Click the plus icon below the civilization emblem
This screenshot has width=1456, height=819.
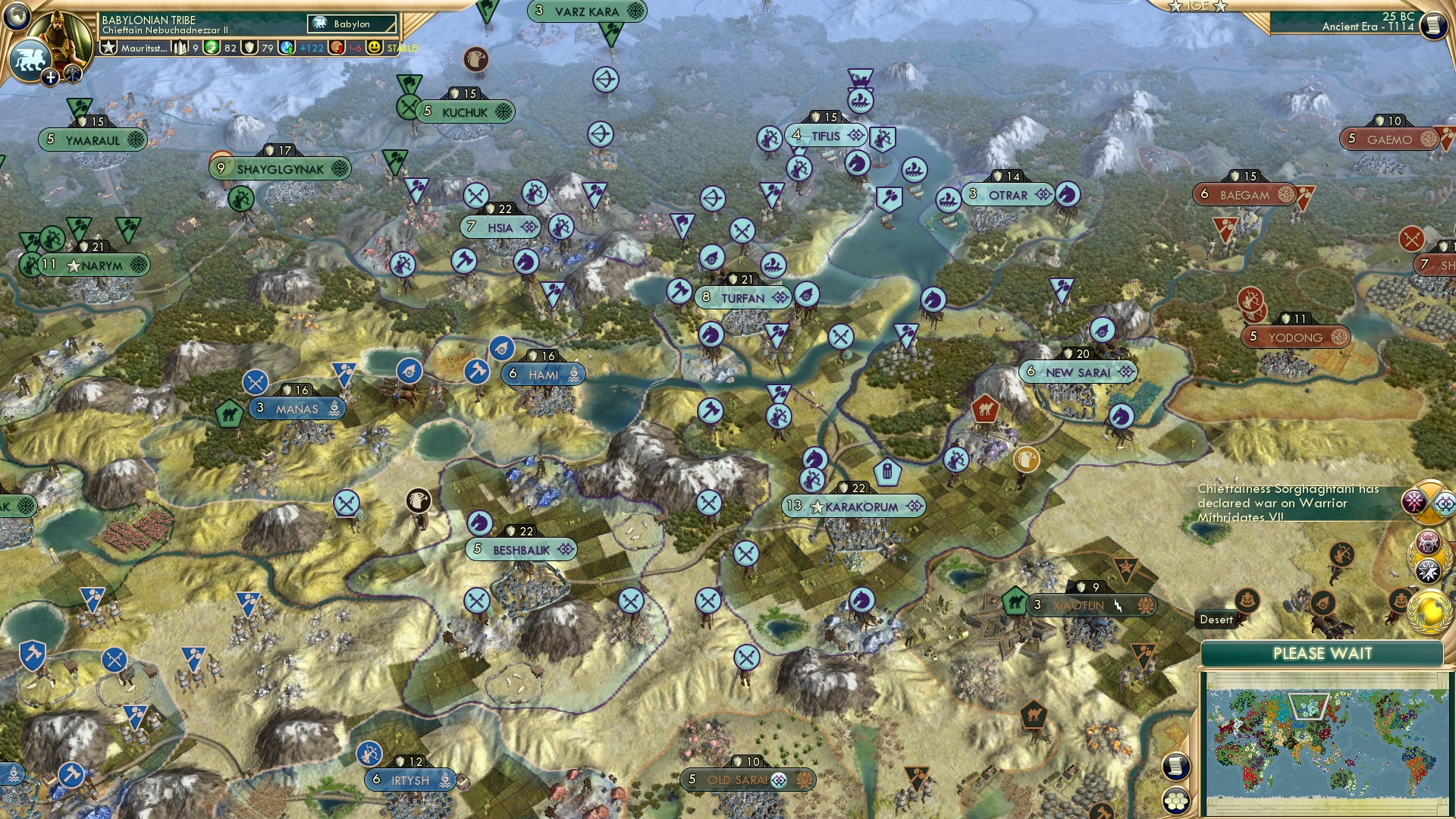point(50,77)
